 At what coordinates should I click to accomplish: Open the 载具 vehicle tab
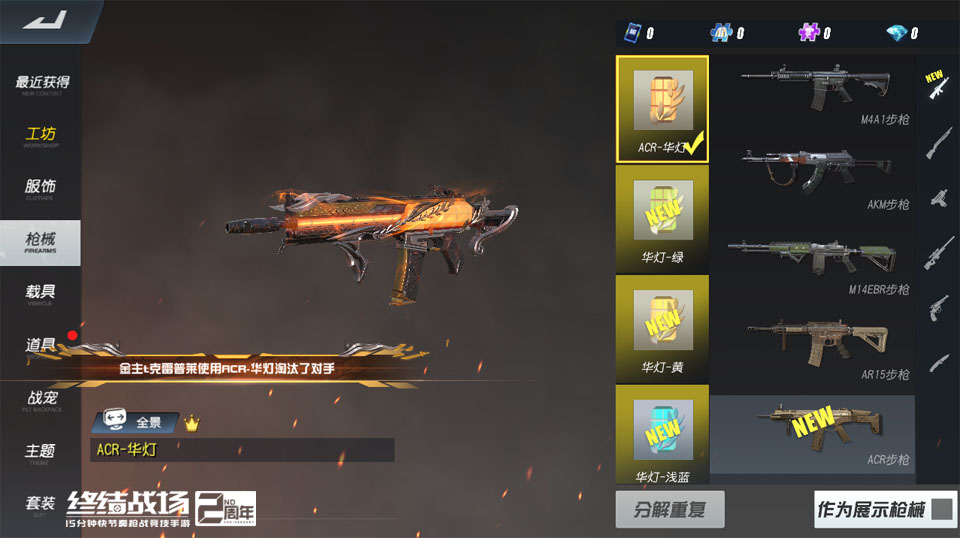(x=41, y=293)
